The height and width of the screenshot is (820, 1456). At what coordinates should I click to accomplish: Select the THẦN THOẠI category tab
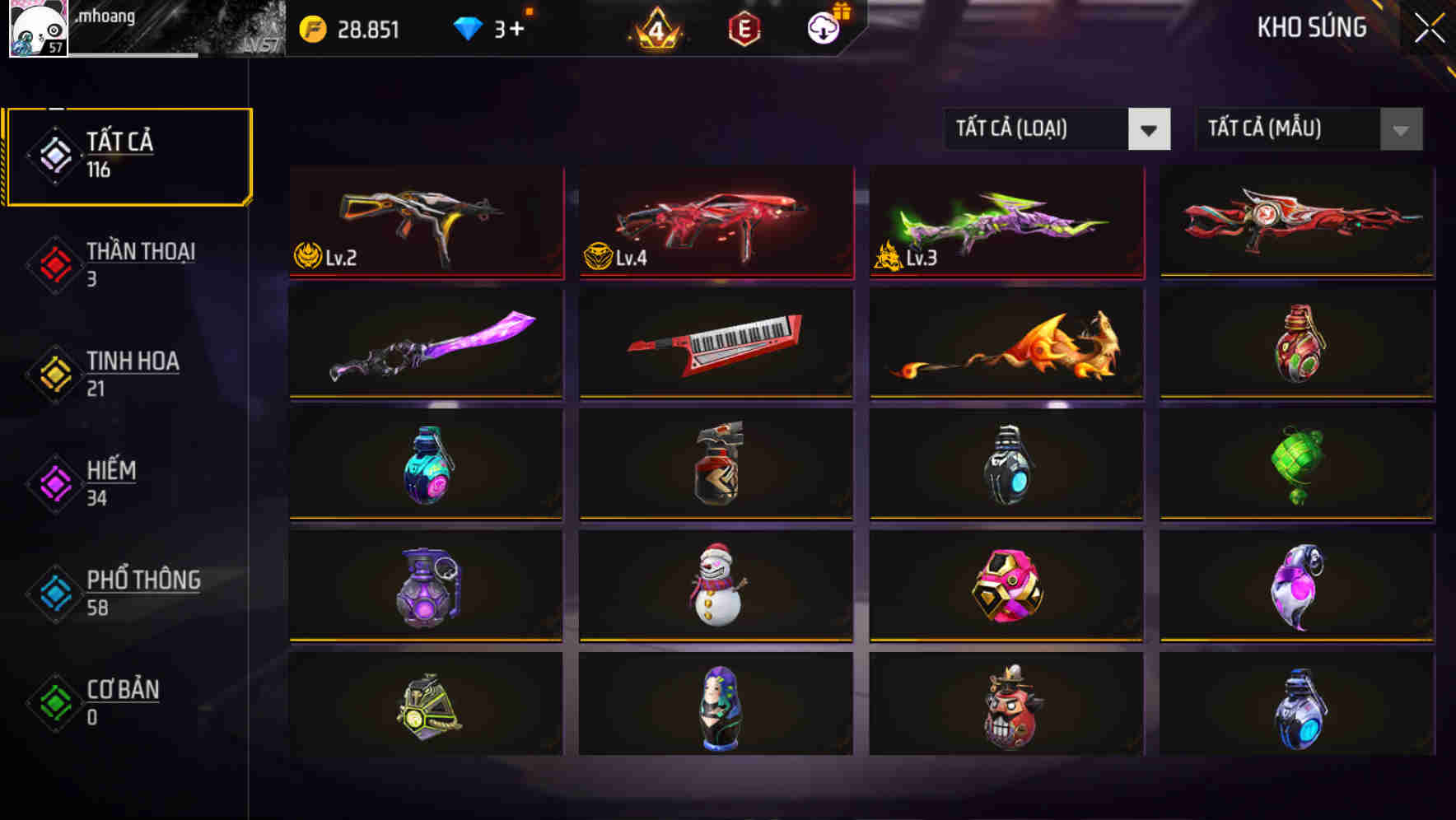pos(139,263)
